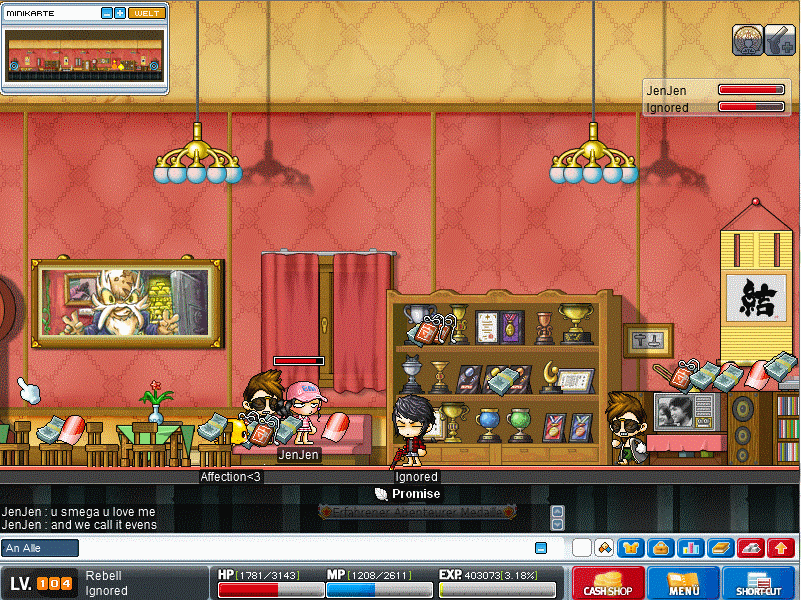This screenshot has height=600, width=801.
Task: Expand the minimap with the plus button
Action: point(120,13)
